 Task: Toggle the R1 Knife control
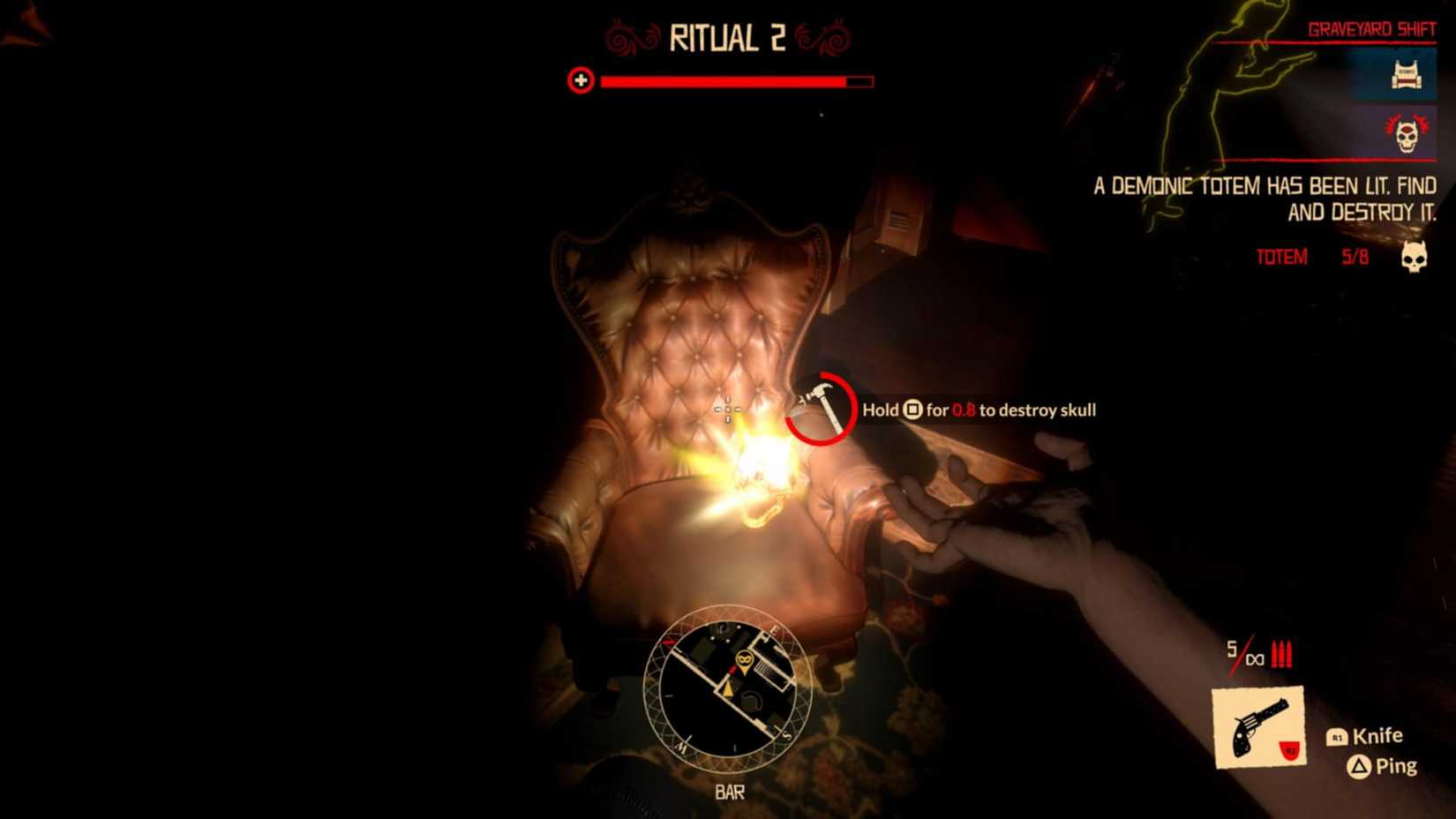pos(1364,735)
